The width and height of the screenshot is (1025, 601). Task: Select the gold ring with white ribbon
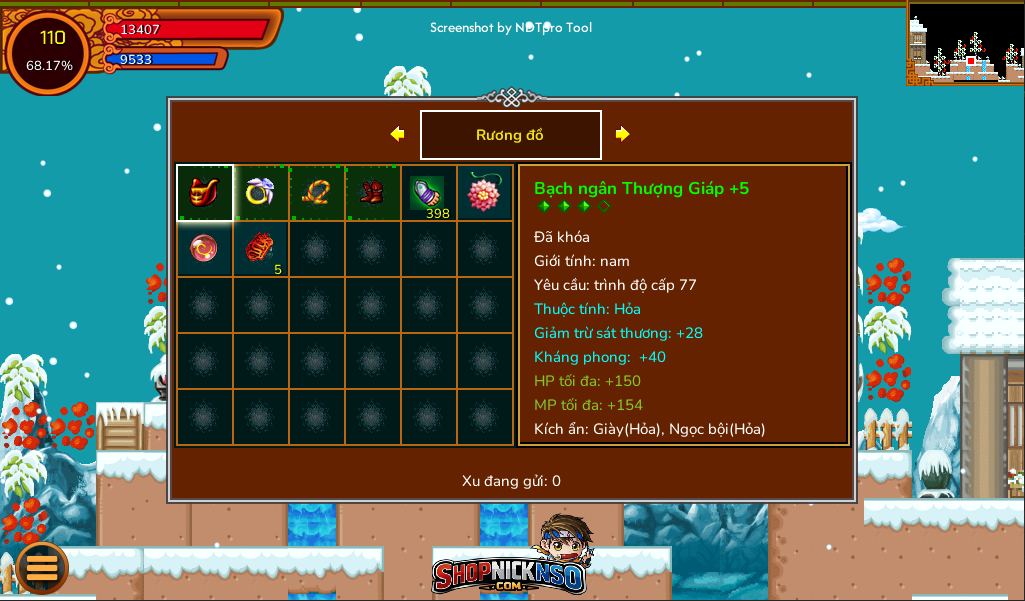261,193
